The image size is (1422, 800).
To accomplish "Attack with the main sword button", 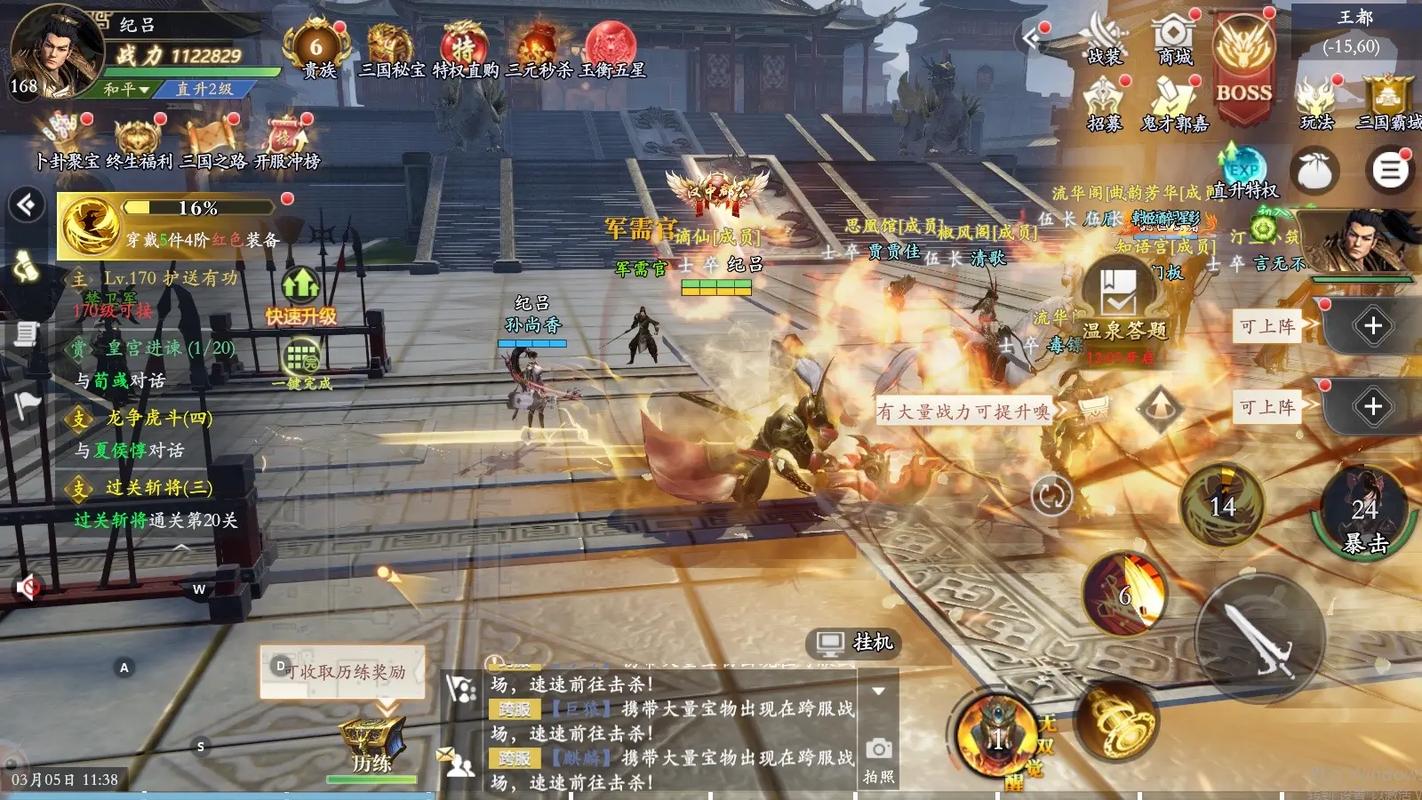I will click(x=1259, y=638).
